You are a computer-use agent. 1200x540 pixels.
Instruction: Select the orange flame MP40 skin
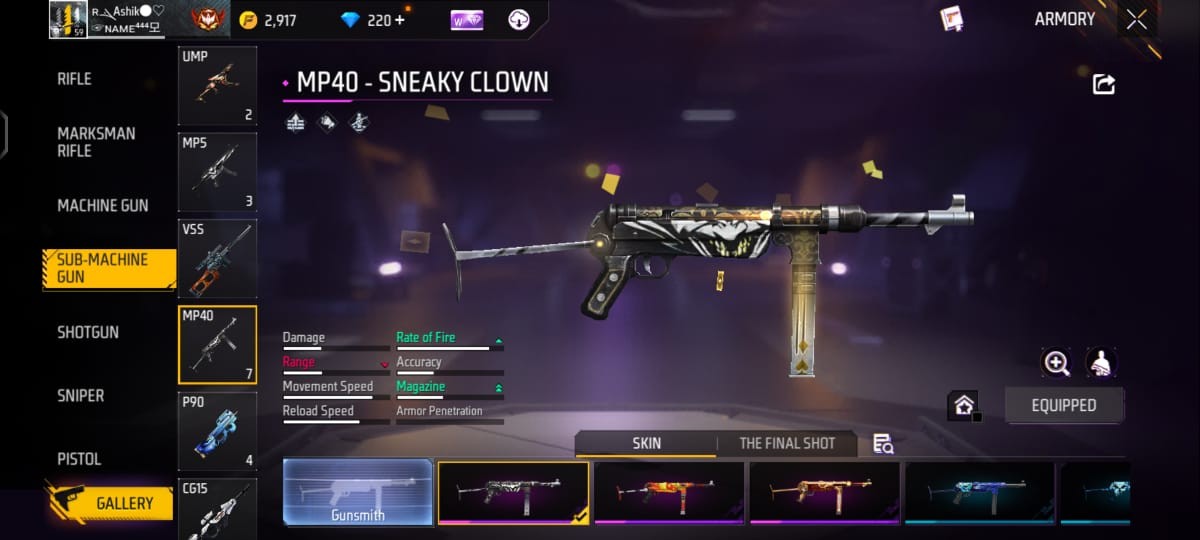click(x=669, y=493)
